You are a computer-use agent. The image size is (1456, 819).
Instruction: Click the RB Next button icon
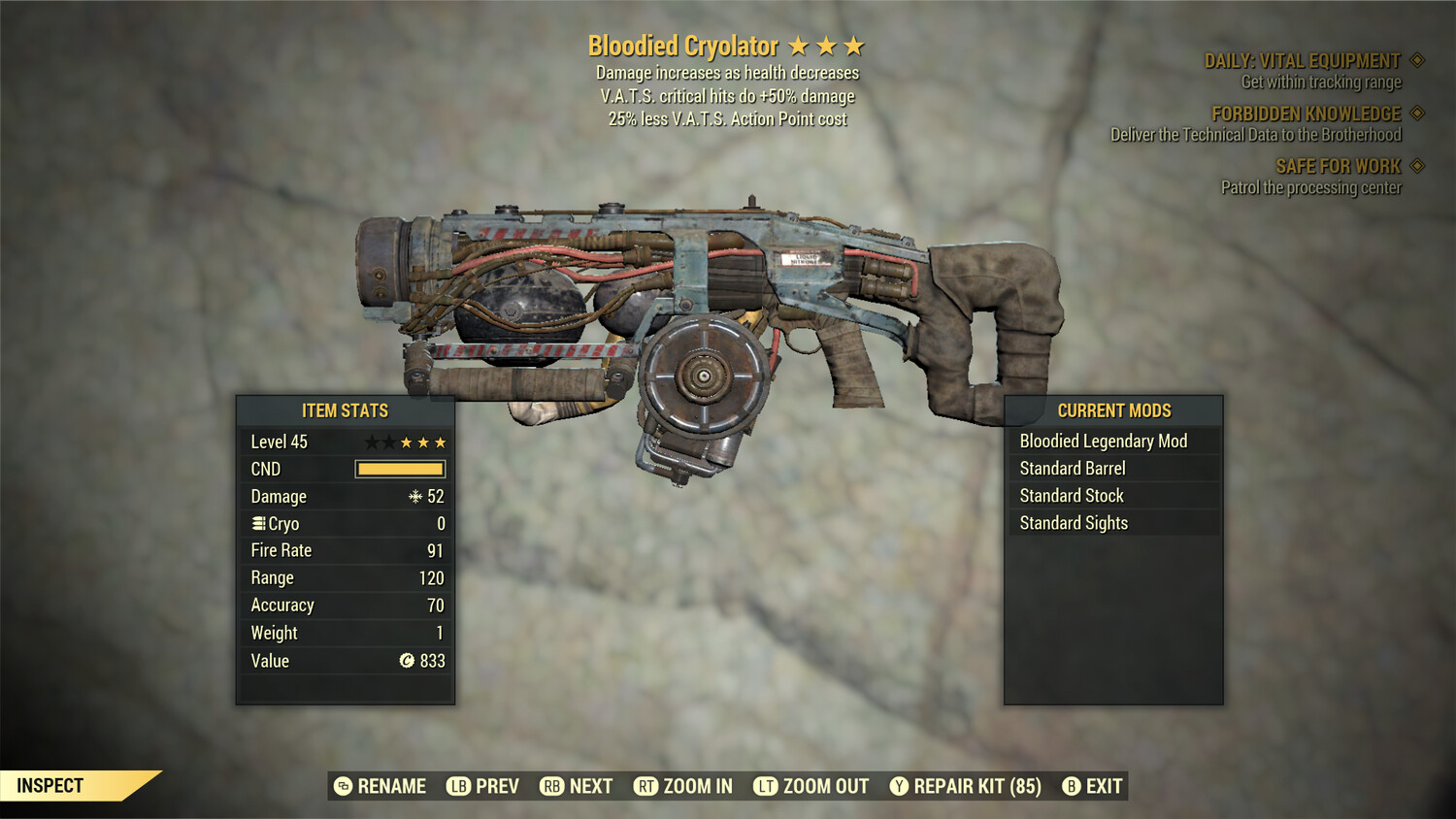click(553, 786)
